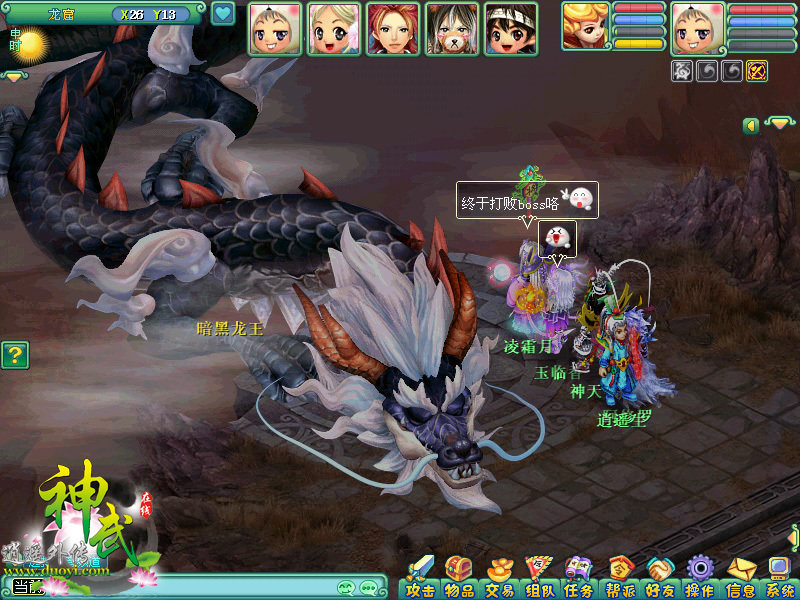Select the white-headband team member portrait
Image resolution: width=800 pixels, height=600 pixels.
(x=511, y=29)
